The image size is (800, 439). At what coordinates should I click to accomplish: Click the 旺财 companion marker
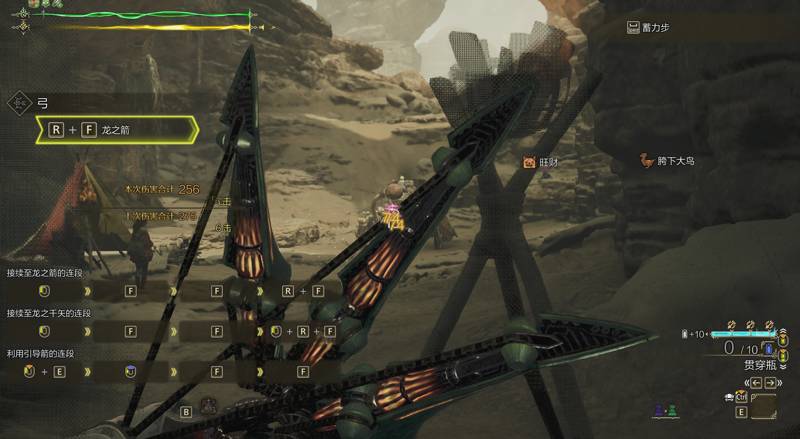click(529, 161)
